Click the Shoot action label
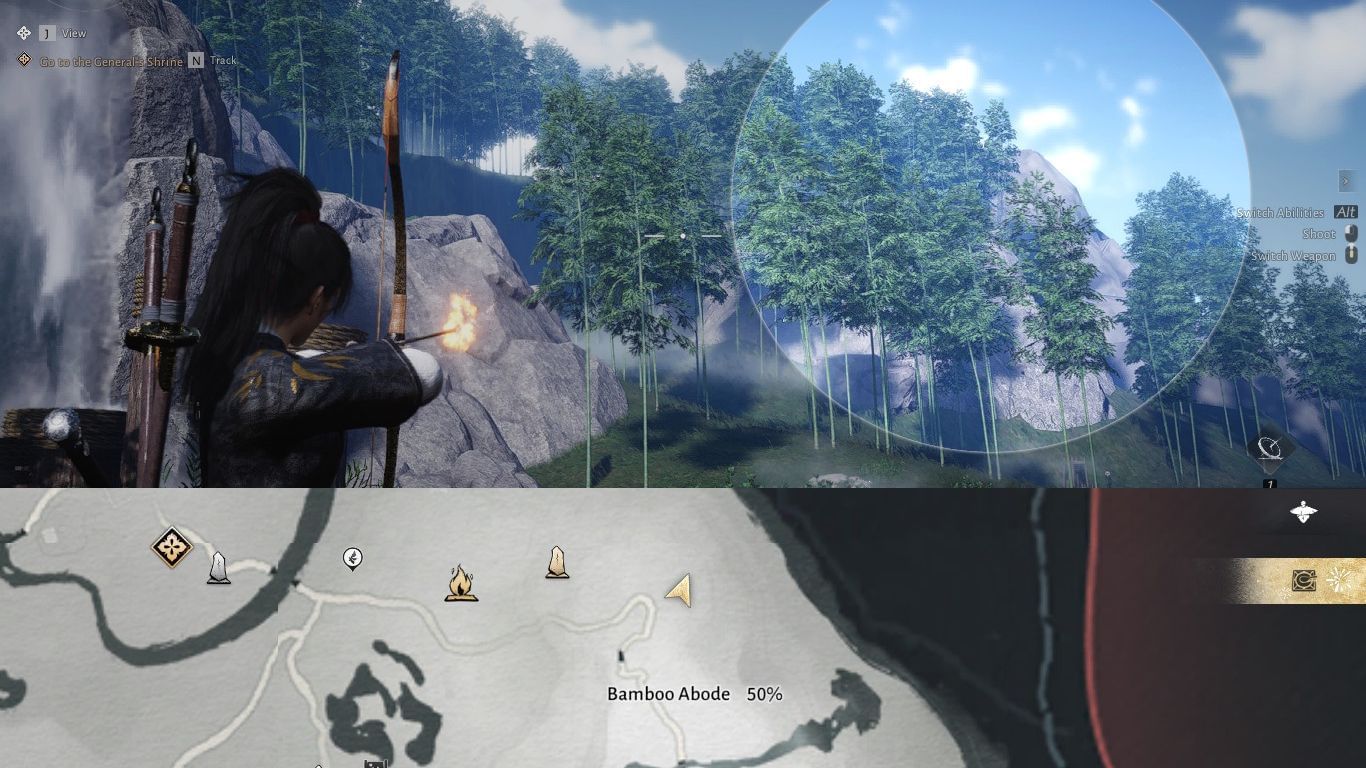This screenshot has width=1366, height=768. coord(1318,233)
